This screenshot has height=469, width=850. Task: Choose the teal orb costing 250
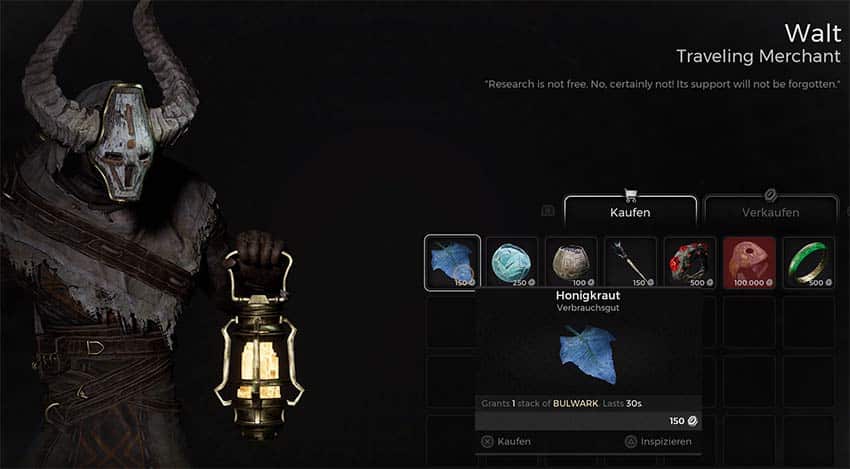[512, 262]
